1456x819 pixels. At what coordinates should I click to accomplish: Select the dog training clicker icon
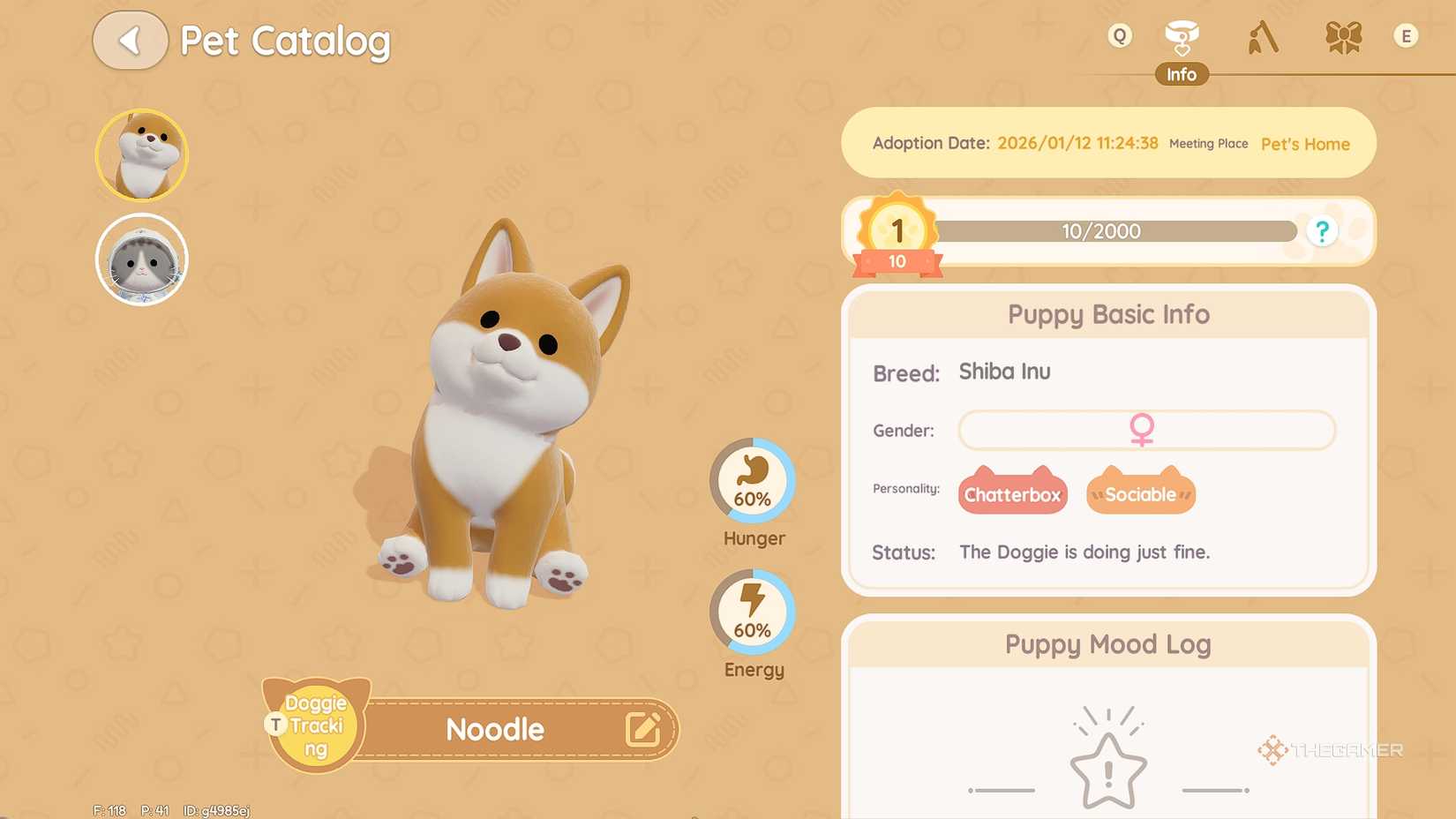(1262, 37)
